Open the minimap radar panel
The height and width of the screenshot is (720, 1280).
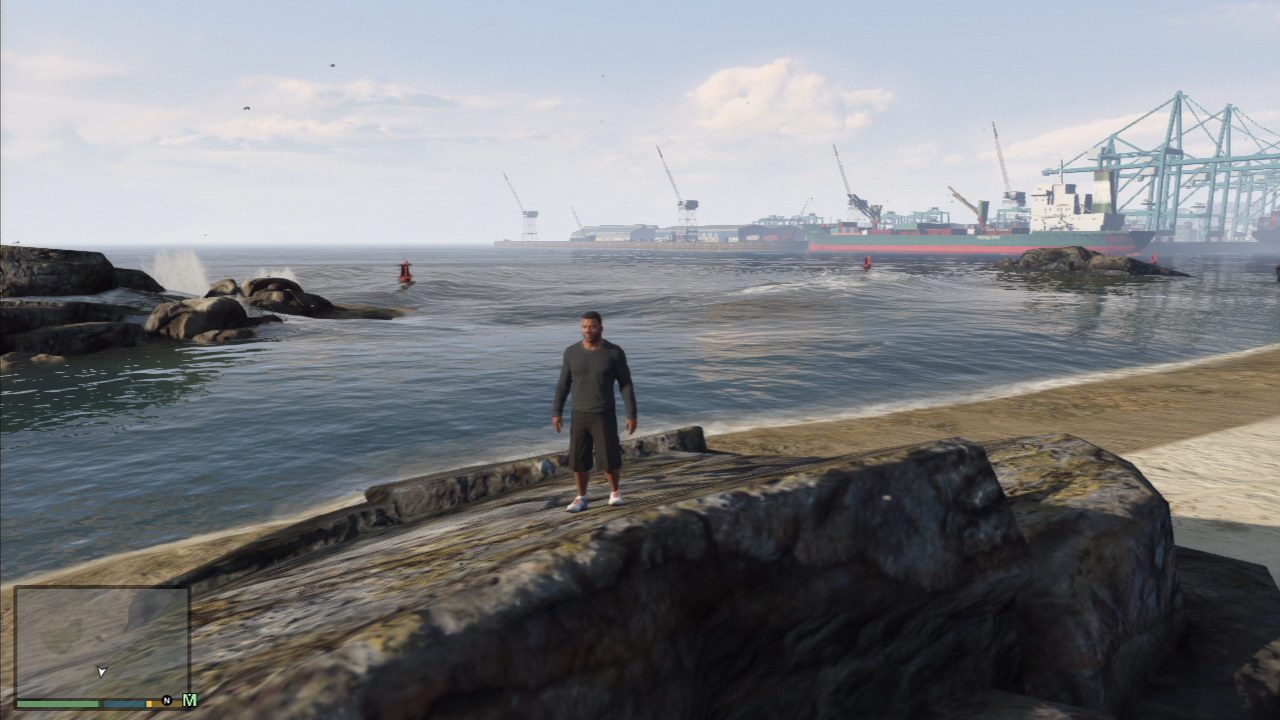101,642
